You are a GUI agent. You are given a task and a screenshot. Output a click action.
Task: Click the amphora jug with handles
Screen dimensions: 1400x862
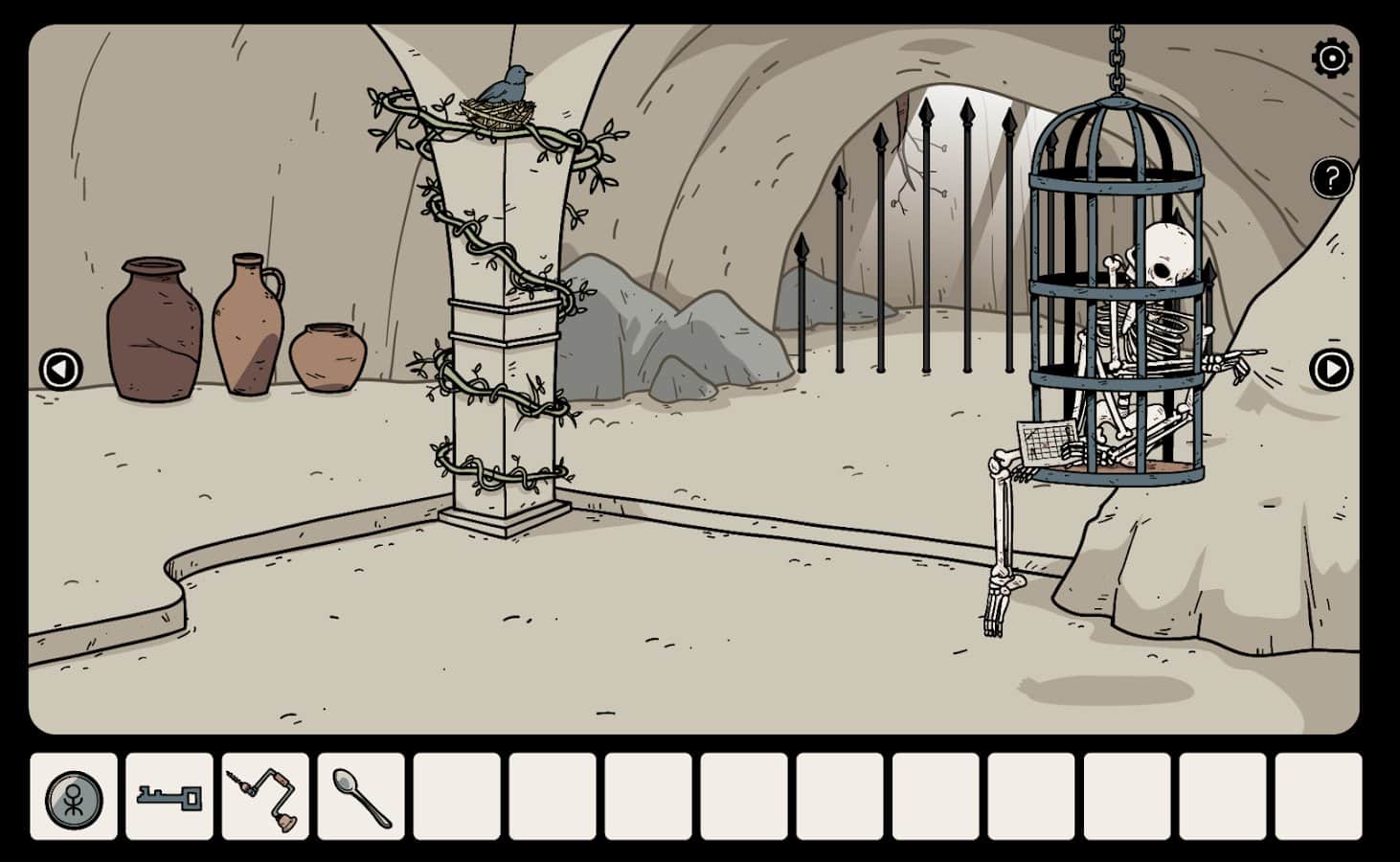(251, 316)
